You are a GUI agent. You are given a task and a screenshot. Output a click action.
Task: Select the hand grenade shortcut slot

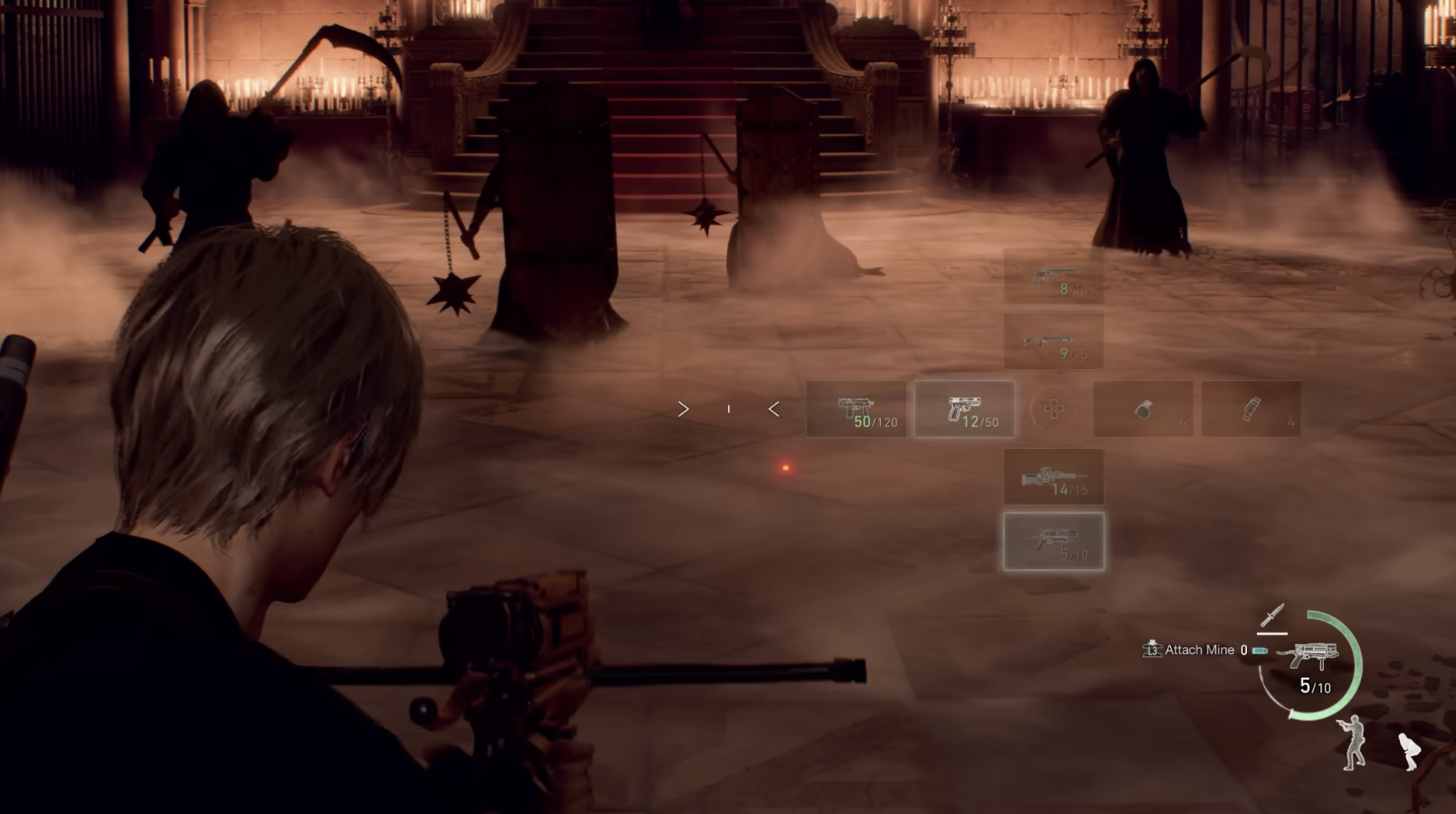[1143, 409]
